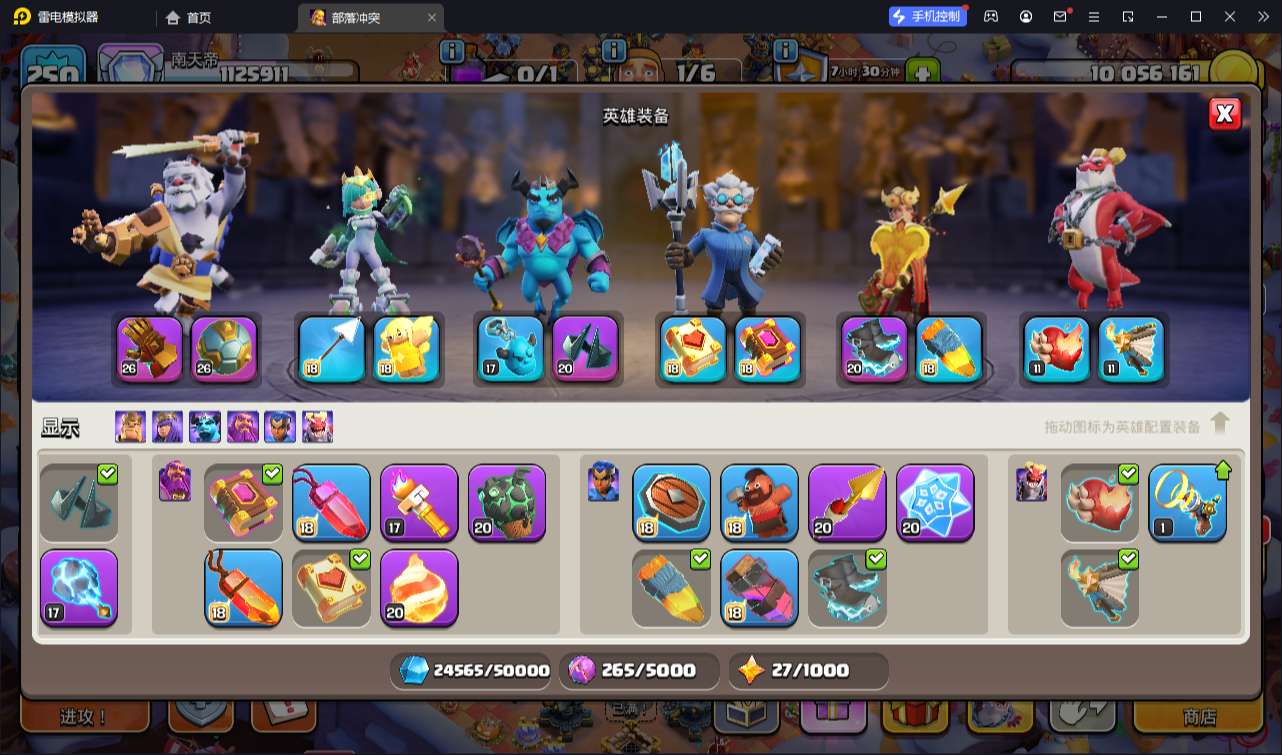Viewport: 1282px width, 755px height.
Task: Choose the Hog Rider puppet item
Action: click(760, 503)
